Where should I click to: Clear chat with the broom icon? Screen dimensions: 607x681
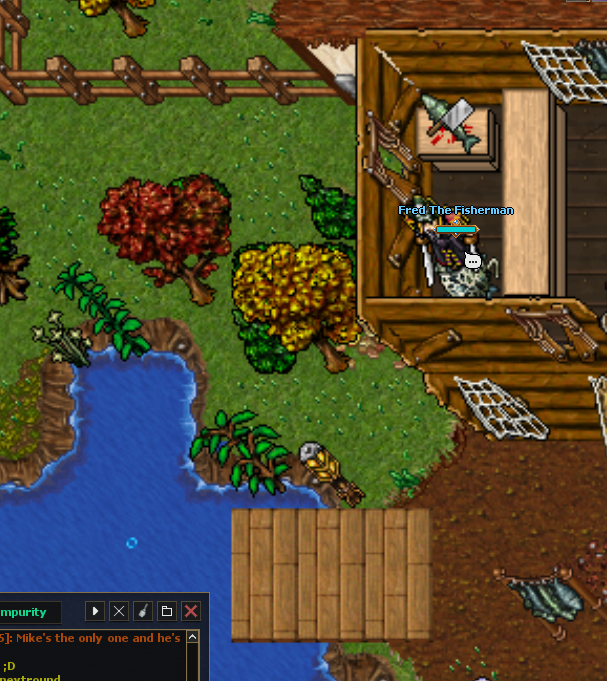point(143,611)
